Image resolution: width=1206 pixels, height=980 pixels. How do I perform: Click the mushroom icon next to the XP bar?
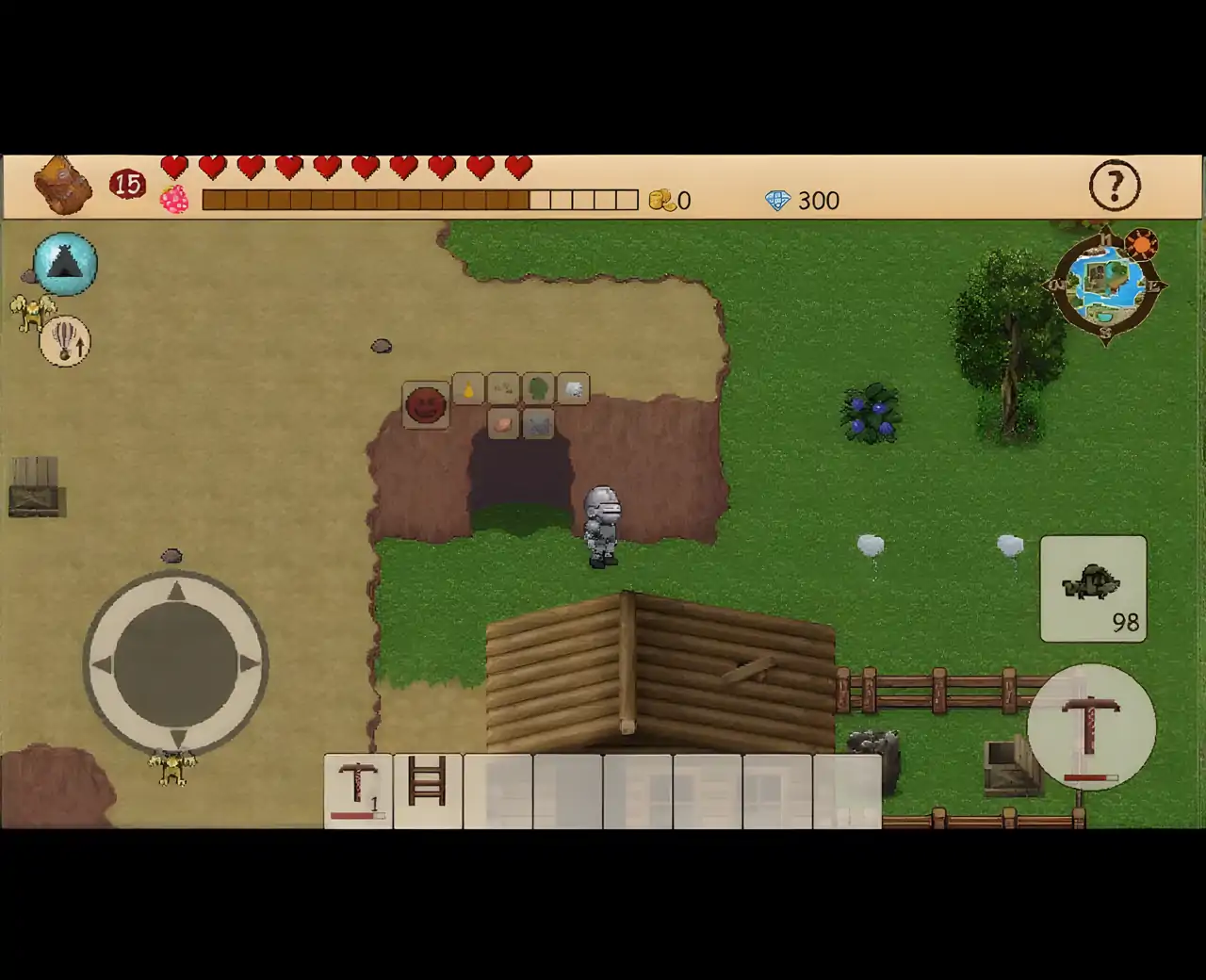(173, 200)
